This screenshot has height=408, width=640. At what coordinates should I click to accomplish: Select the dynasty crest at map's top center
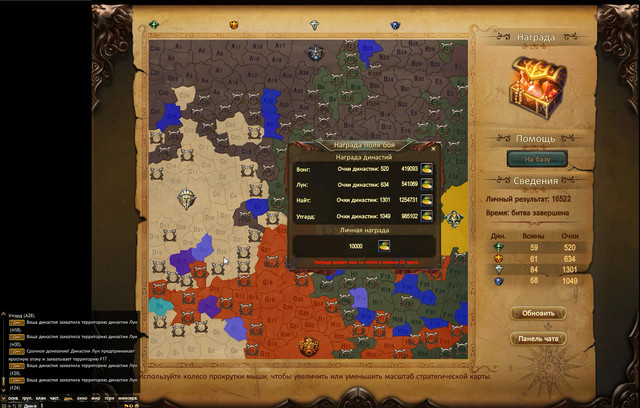(x=316, y=53)
